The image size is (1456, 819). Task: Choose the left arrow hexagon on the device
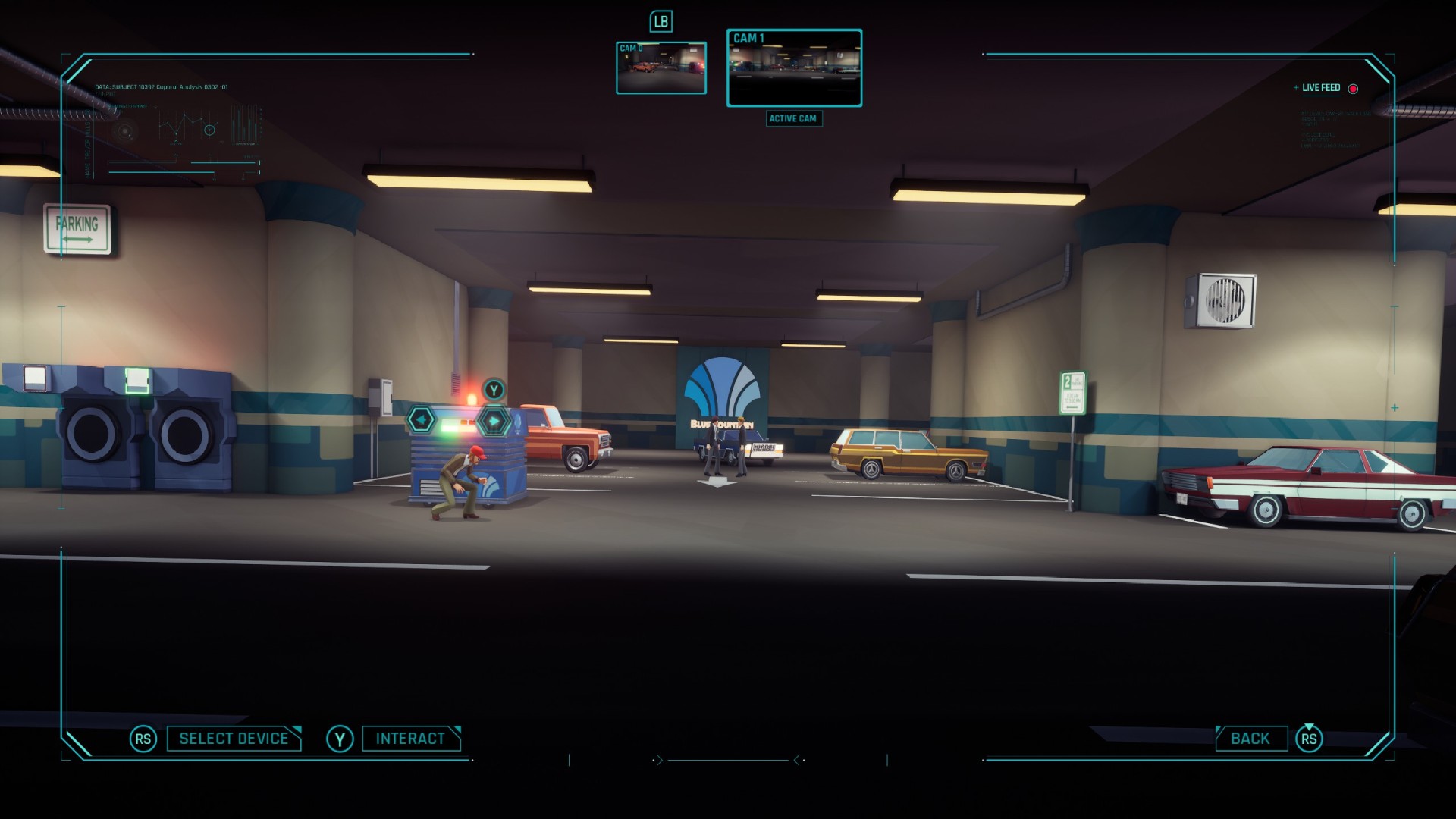pyautogui.click(x=422, y=419)
